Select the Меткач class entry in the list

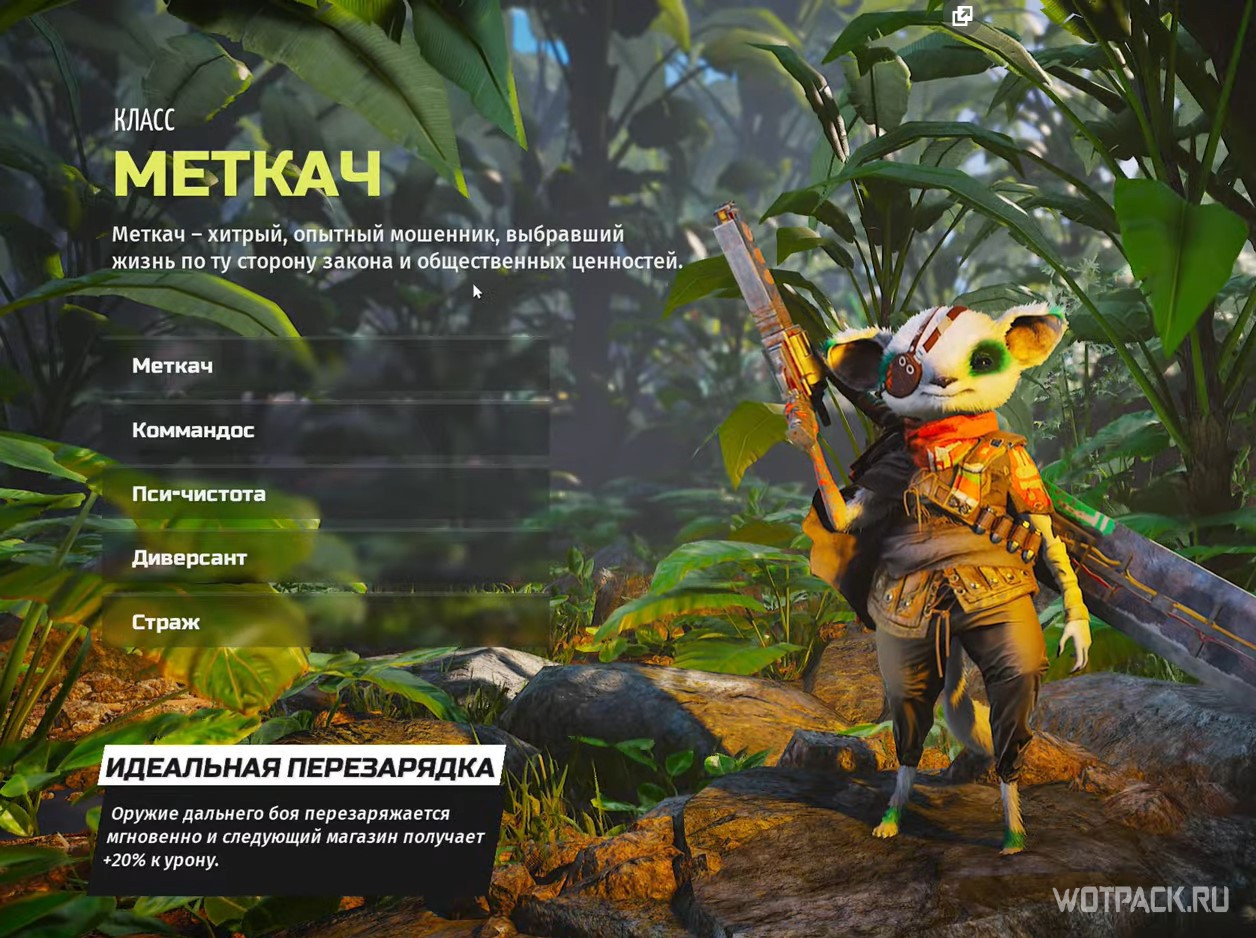(173, 366)
